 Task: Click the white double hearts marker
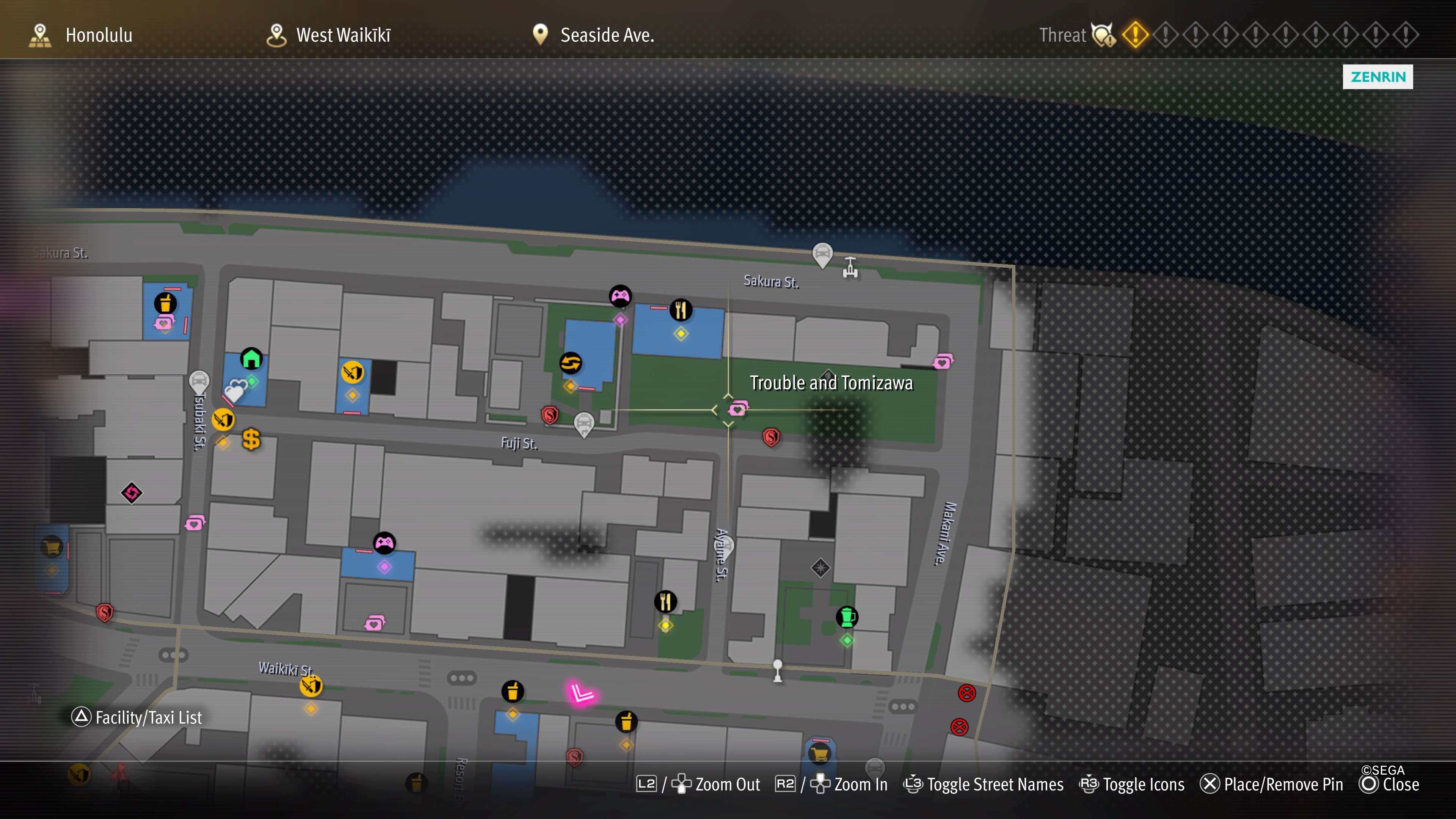pos(236,389)
